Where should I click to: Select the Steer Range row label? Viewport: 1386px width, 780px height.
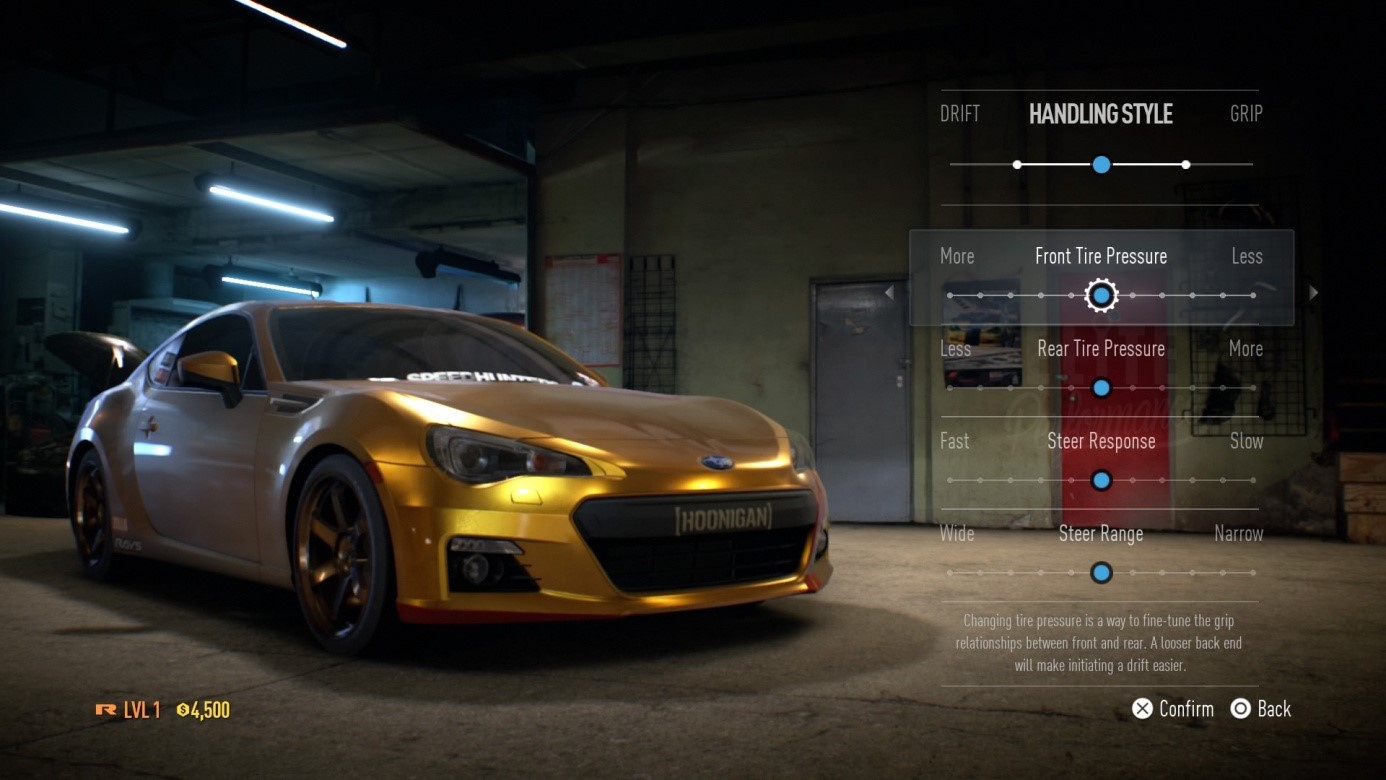(1101, 534)
